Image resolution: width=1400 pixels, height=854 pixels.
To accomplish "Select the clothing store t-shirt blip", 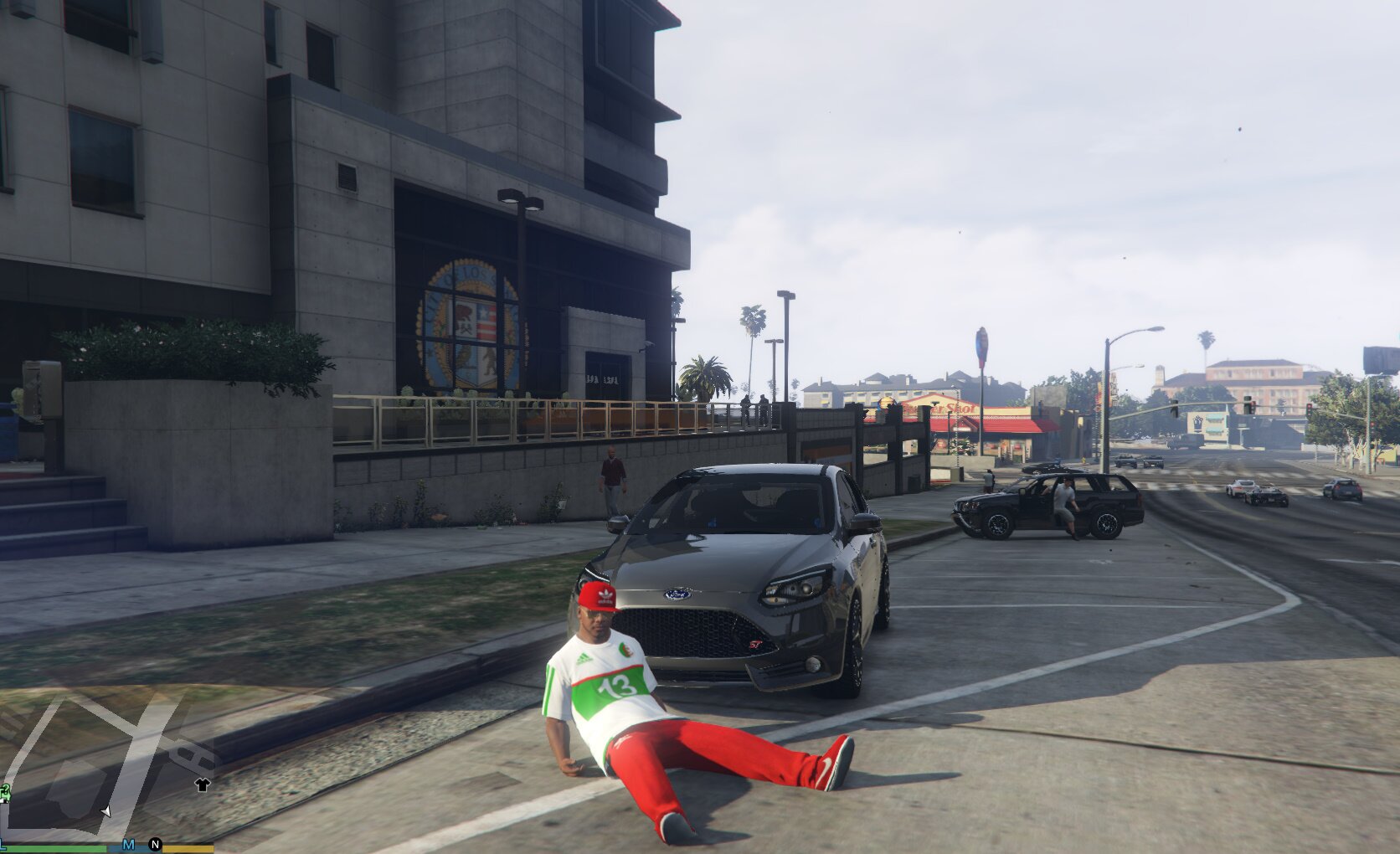I will pos(202,785).
